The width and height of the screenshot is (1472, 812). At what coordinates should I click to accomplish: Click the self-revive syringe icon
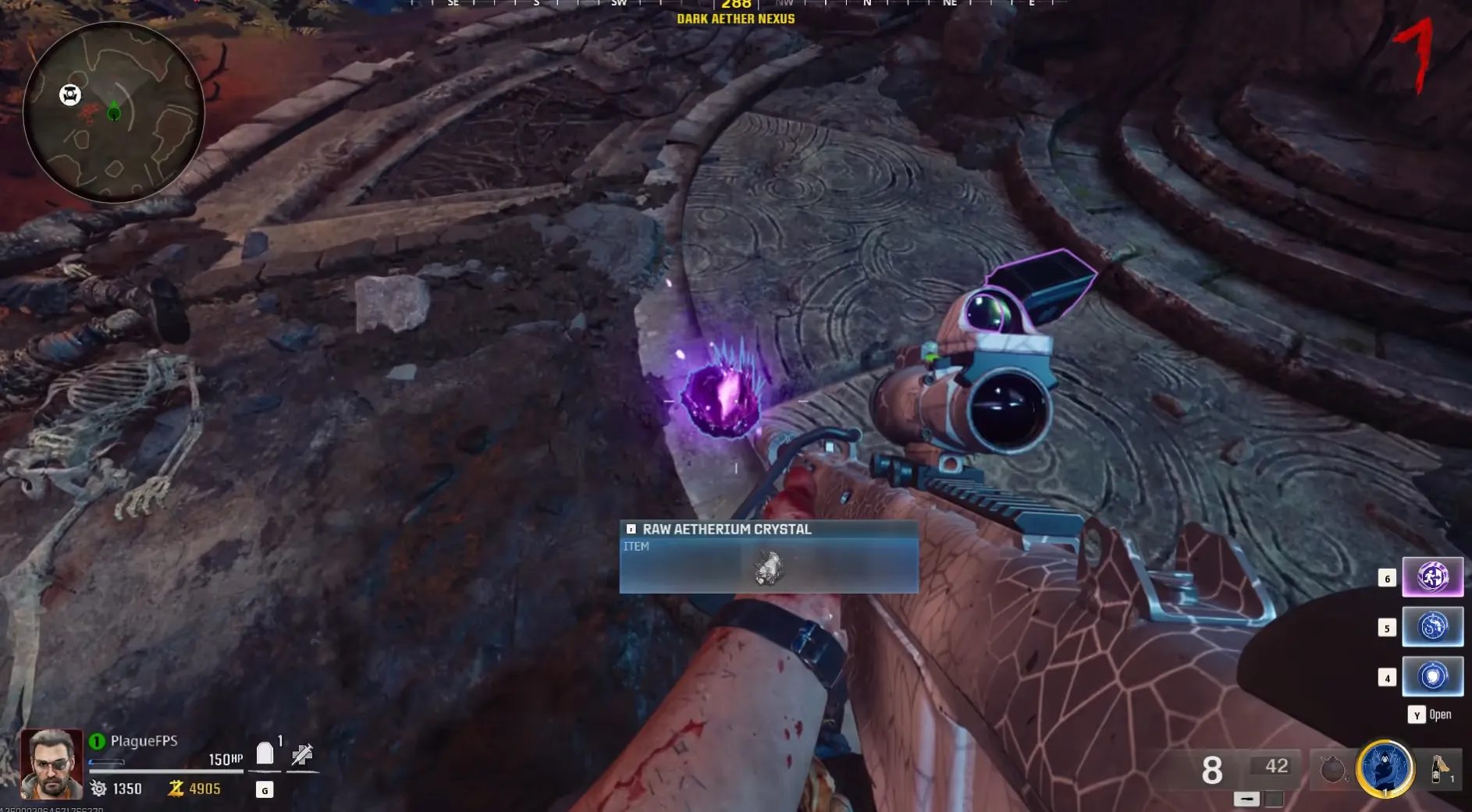click(x=302, y=754)
